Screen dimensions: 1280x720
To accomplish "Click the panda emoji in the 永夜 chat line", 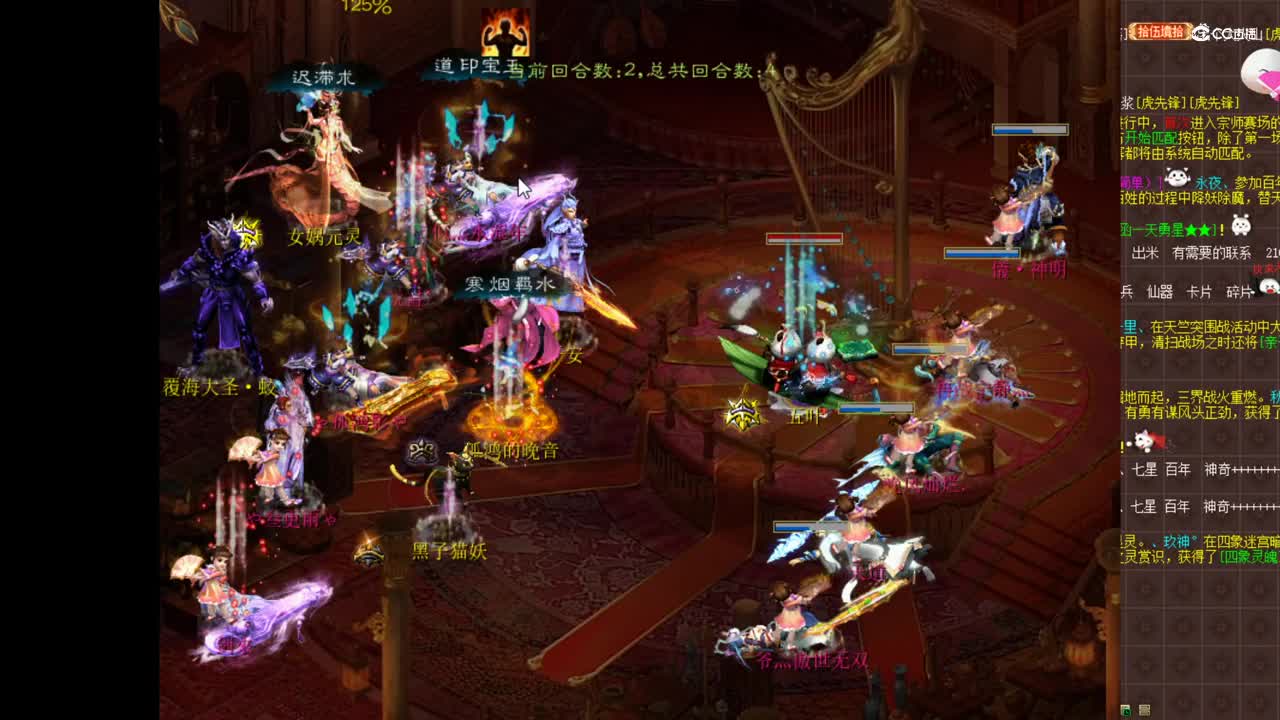I will pyautogui.click(x=1179, y=177).
